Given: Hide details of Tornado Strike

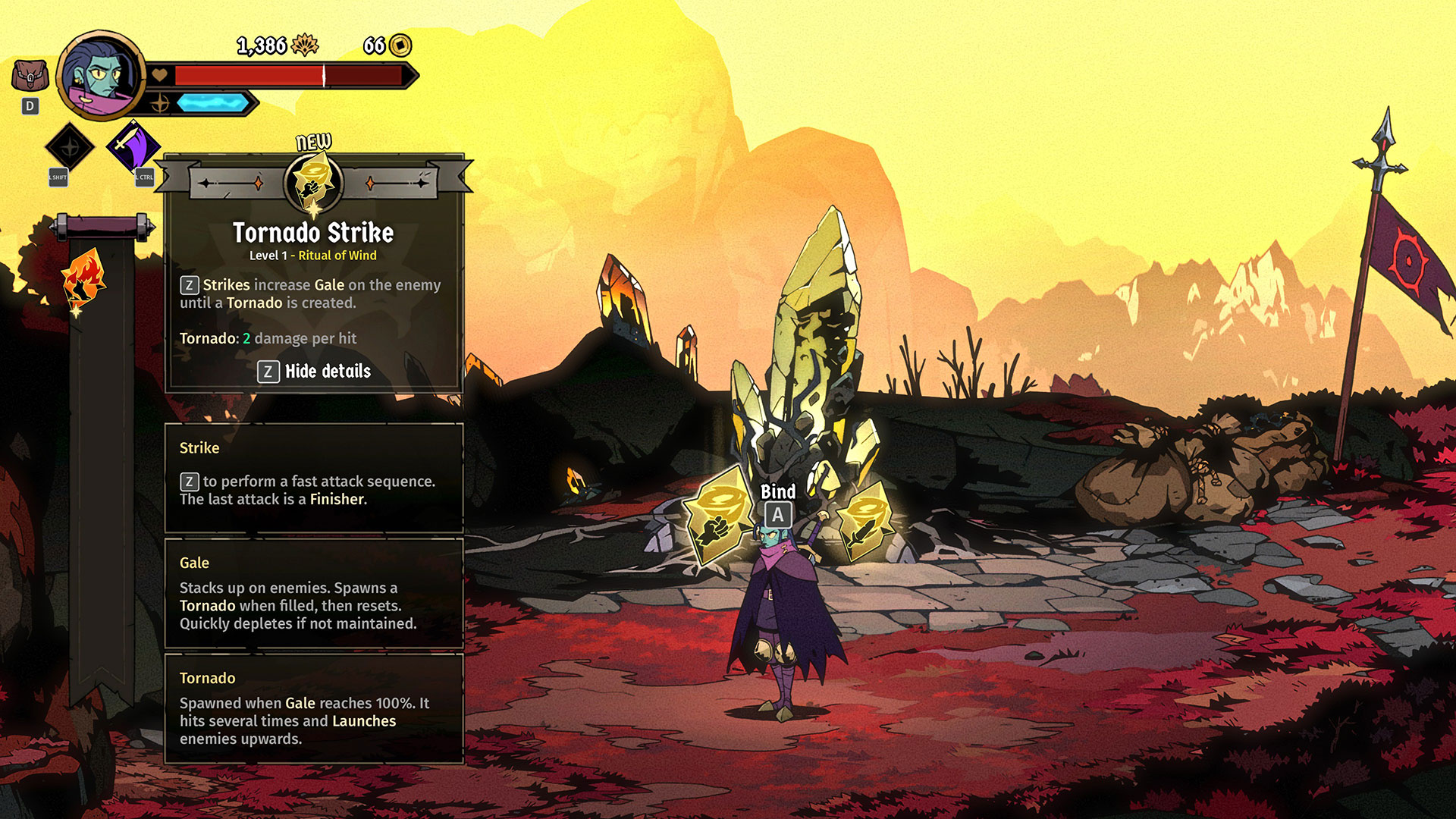Looking at the screenshot, I should [x=314, y=372].
